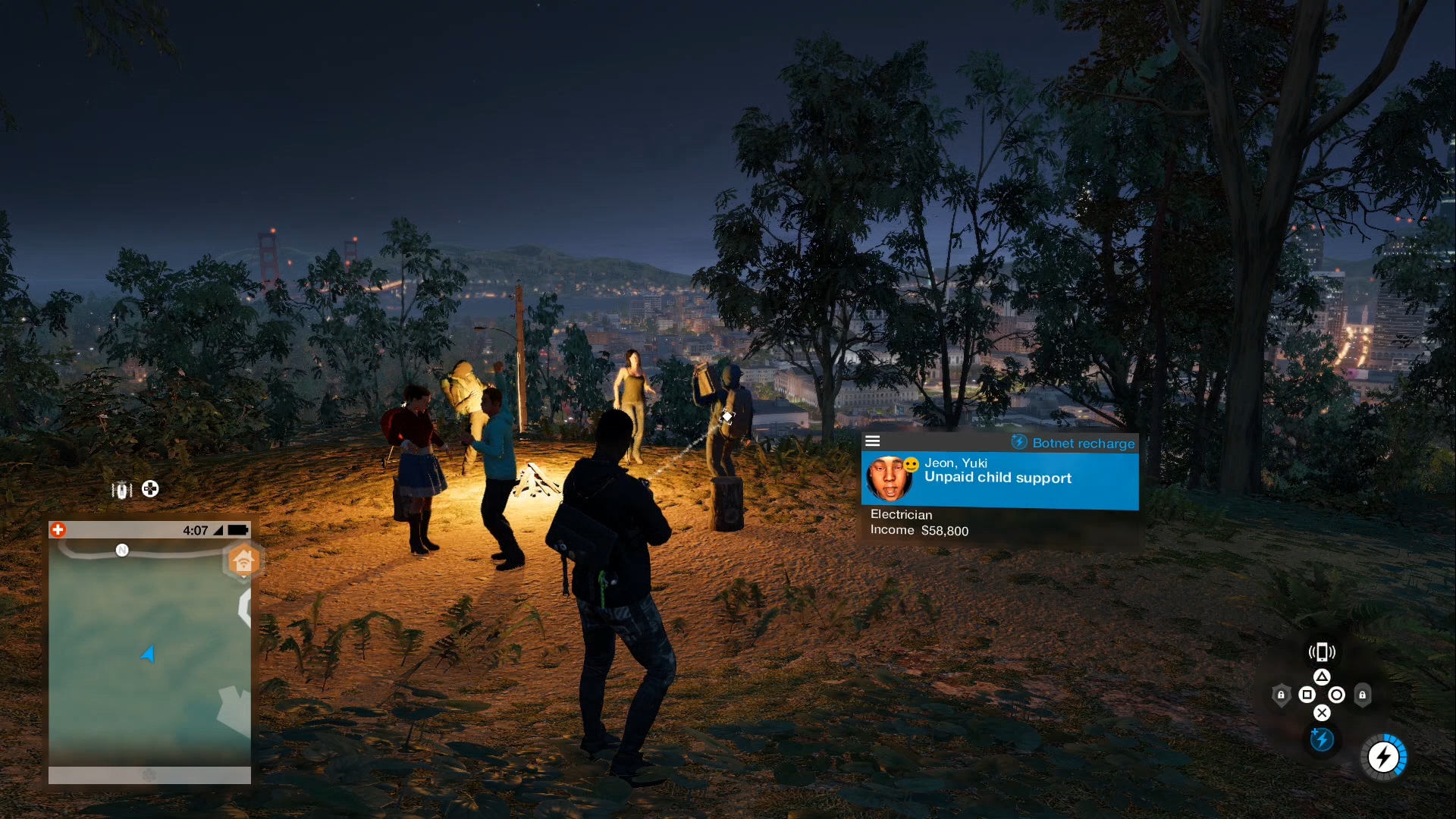Toggle the right padlock shield ability
Screen dimensions: 1456x819
coord(1362,695)
